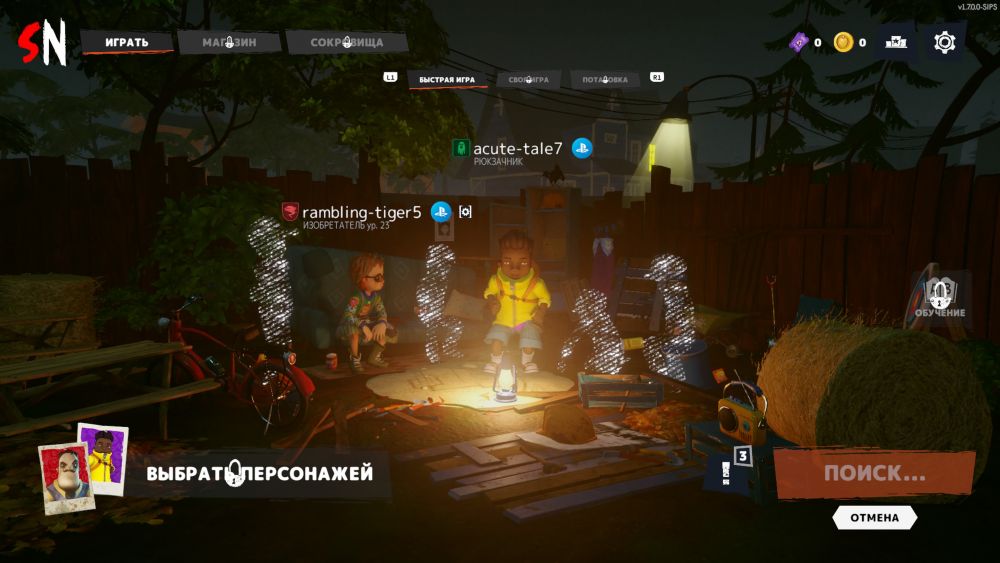The width and height of the screenshot is (1000, 563).
Task: Click the SN game logo
Action: (x=42, y=42)
